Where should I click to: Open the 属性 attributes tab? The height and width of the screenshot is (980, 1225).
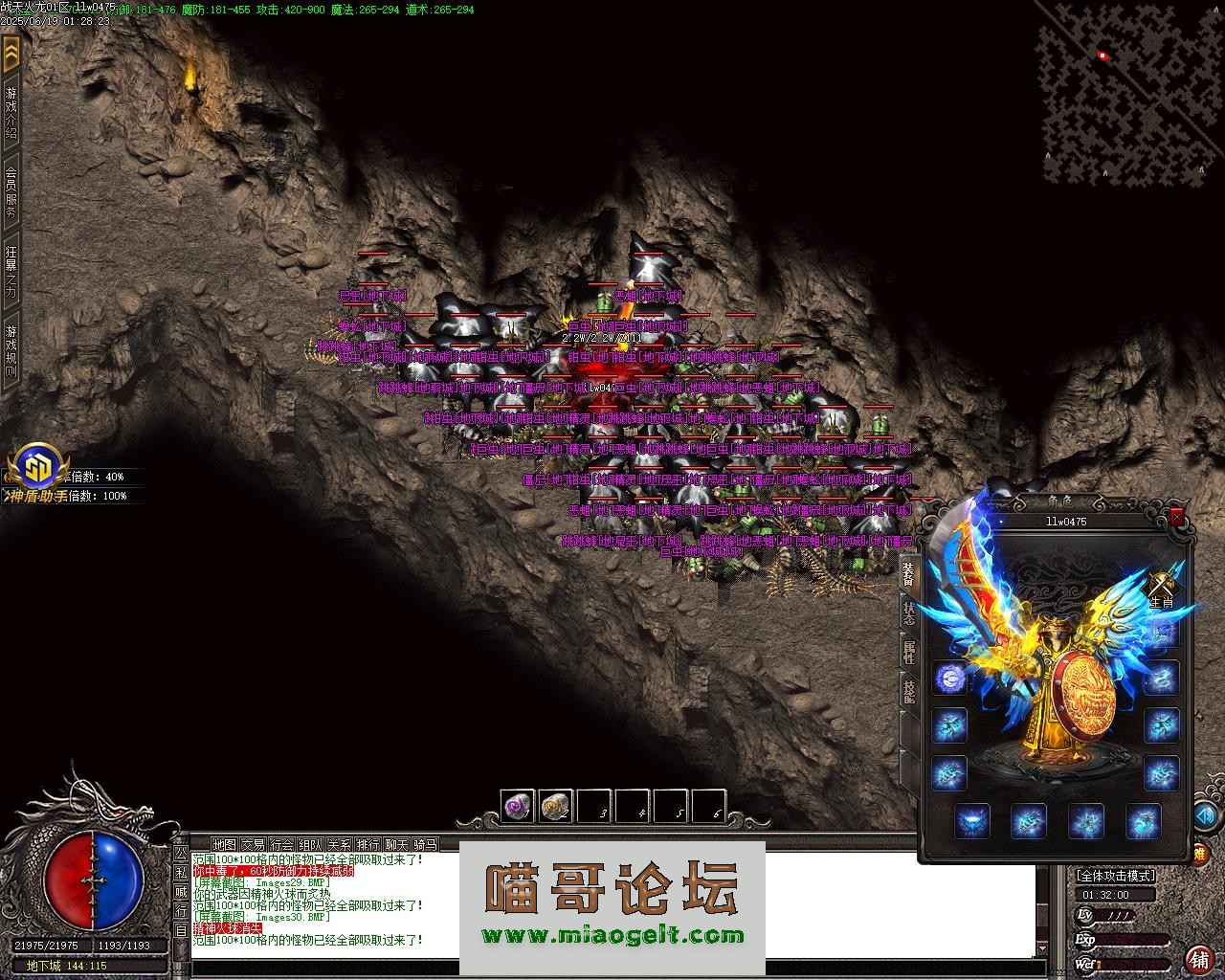[x=909, y=653]
